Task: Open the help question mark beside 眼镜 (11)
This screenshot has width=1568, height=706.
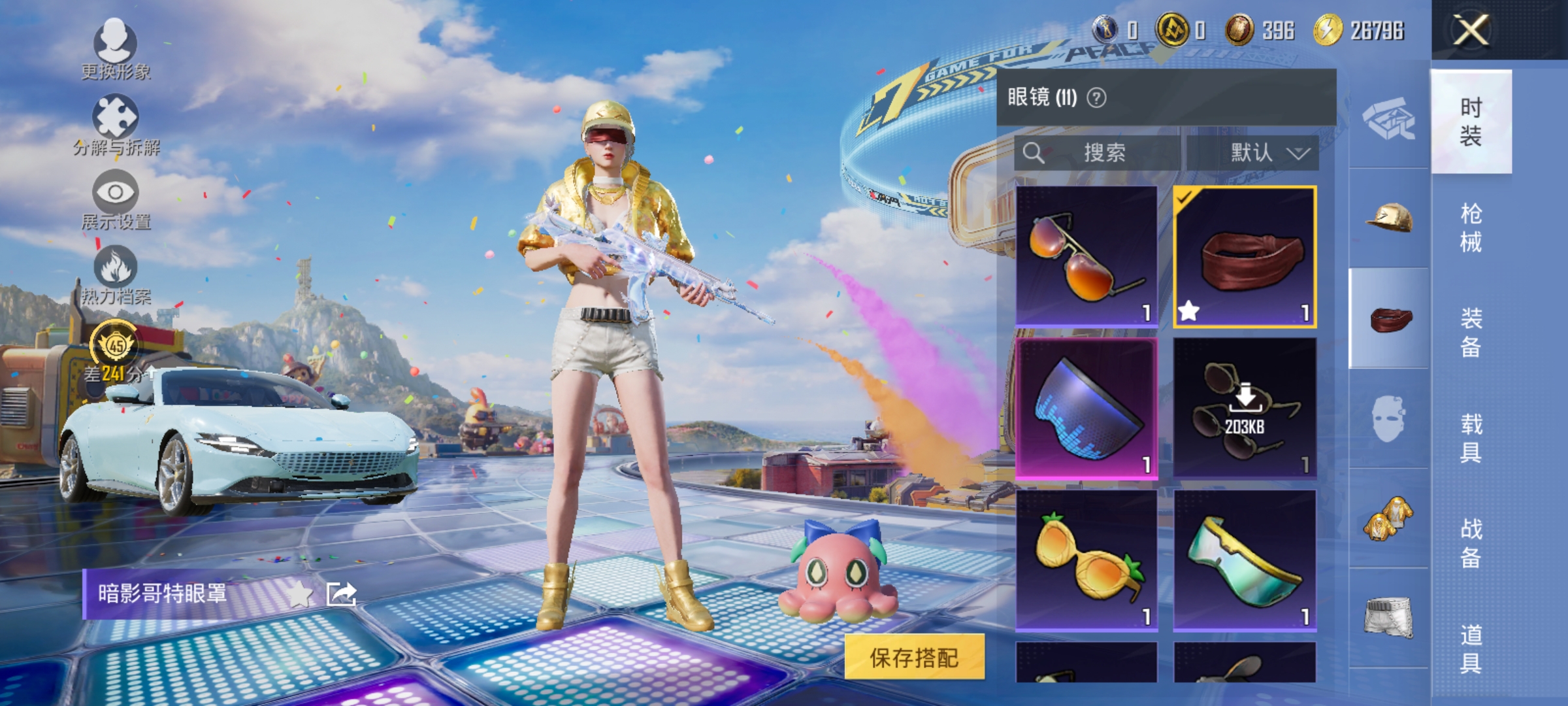Action: point(1095,97)
